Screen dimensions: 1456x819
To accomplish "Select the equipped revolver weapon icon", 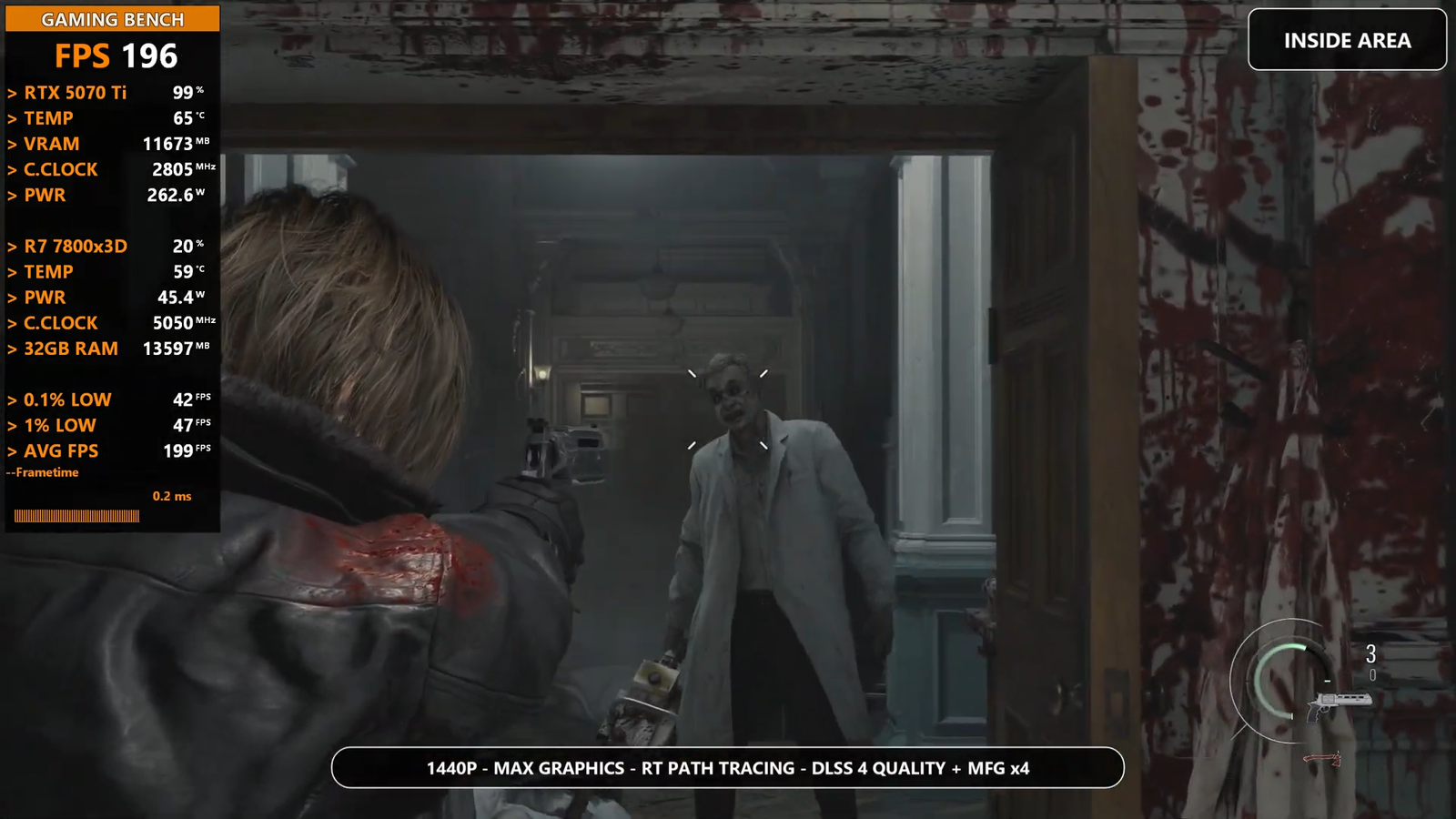I will pyautogui.click(x=1339, y=703).
